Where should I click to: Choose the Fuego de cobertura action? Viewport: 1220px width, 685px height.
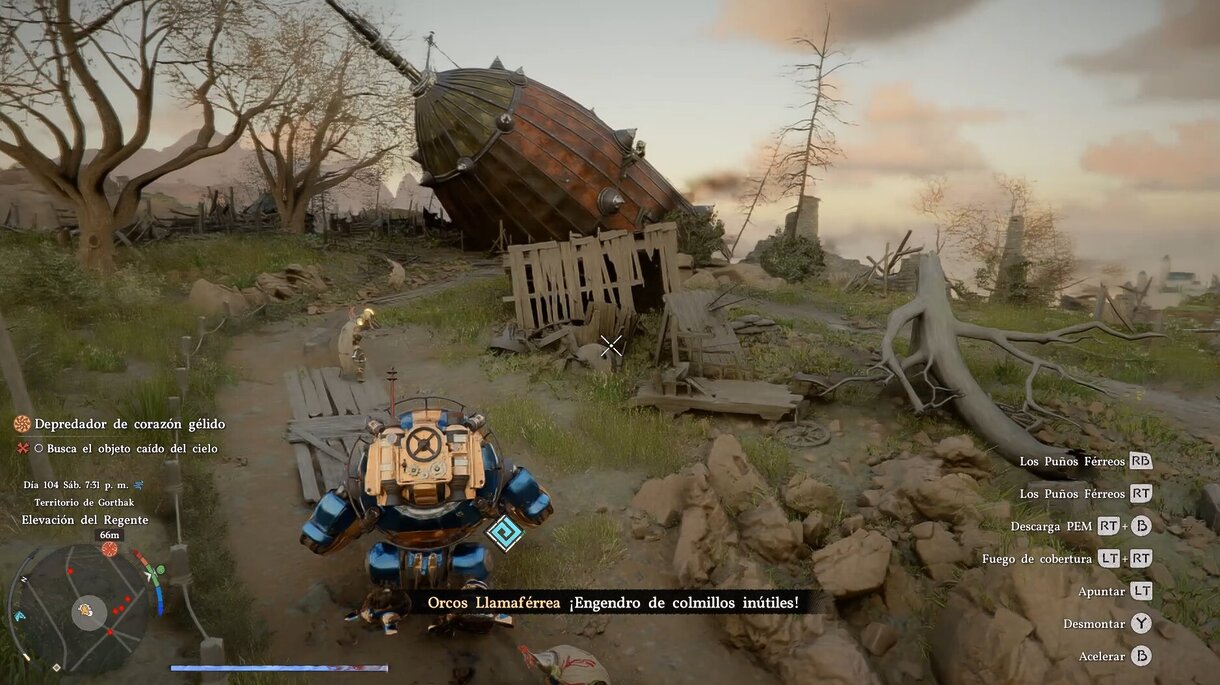(x=1037, y=559)
